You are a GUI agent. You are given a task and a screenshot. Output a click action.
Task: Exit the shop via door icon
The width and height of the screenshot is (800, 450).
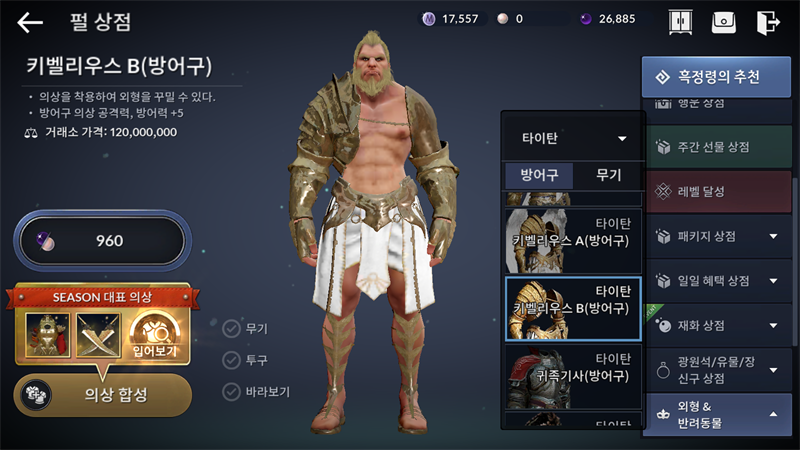[x=768, y=22]
